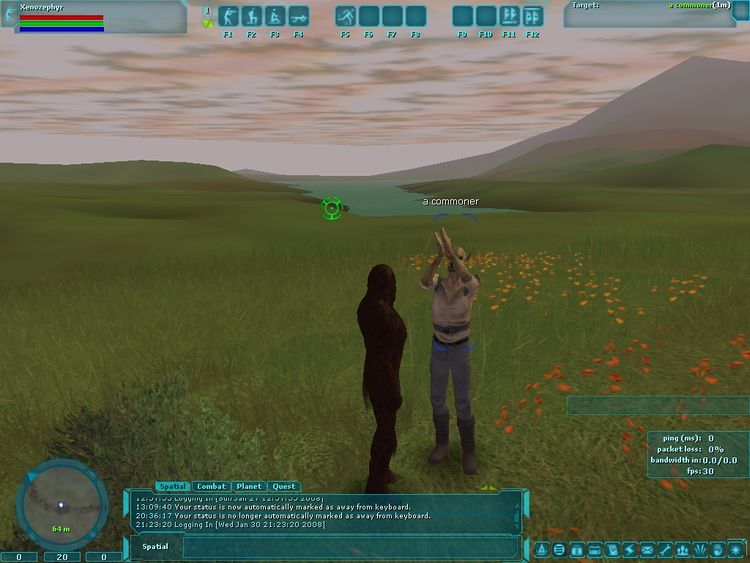Screen dimensions: 750x563
Task: Open the sun-shaped icon in the menu bar
Action: 737,549
